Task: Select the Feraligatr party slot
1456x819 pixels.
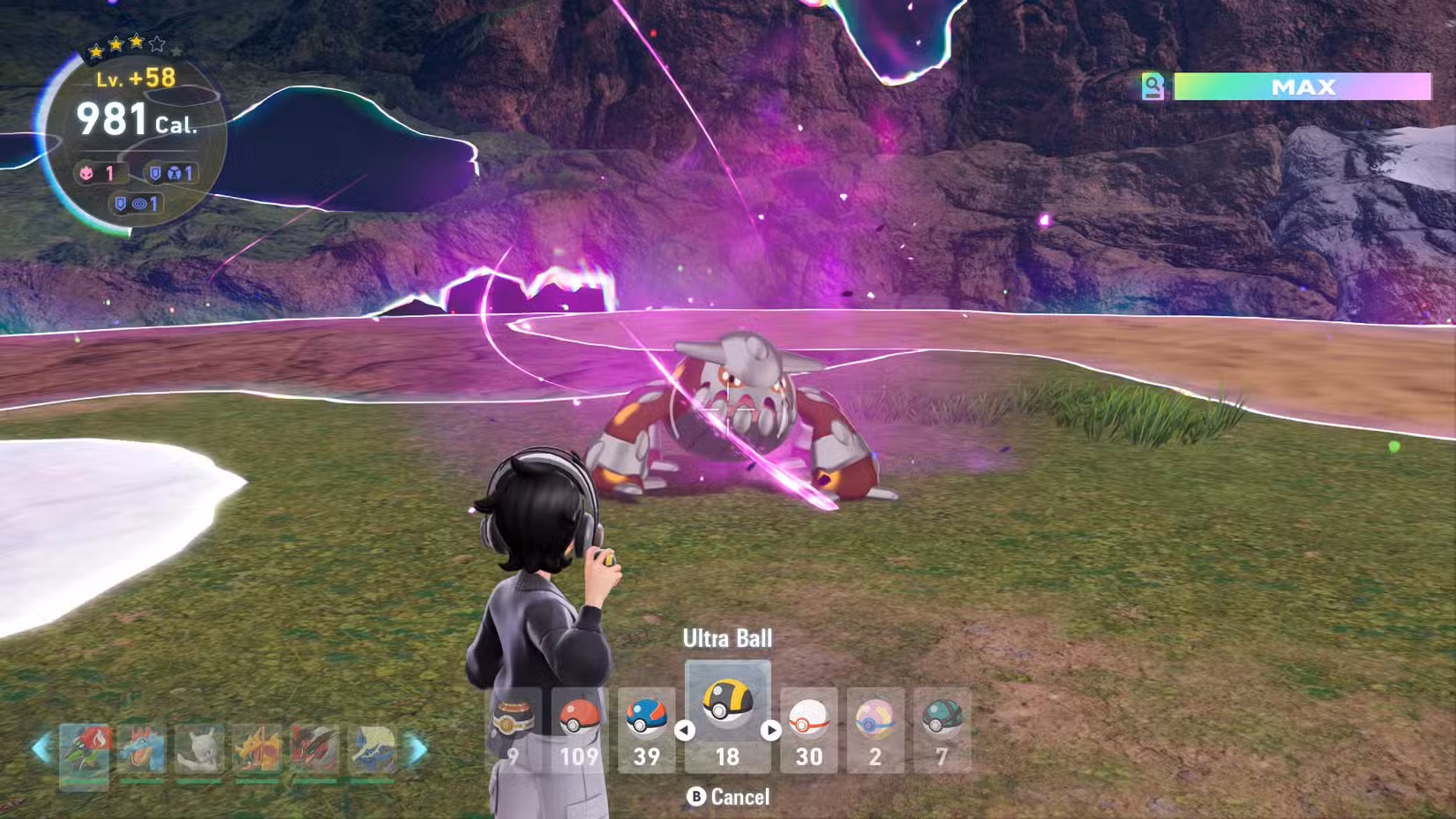Action: [141, 750]
